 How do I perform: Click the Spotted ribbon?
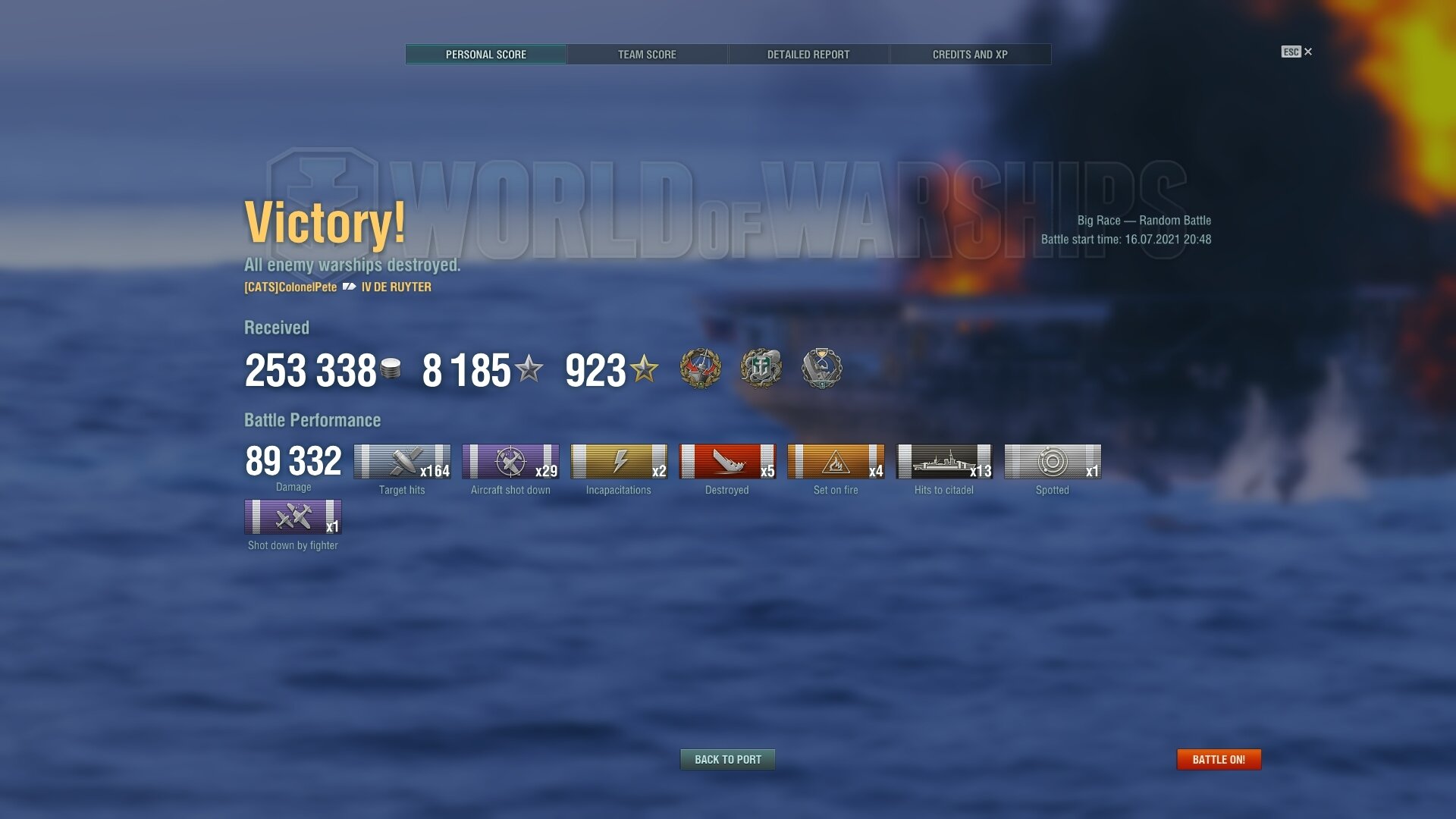point(1053,461)
